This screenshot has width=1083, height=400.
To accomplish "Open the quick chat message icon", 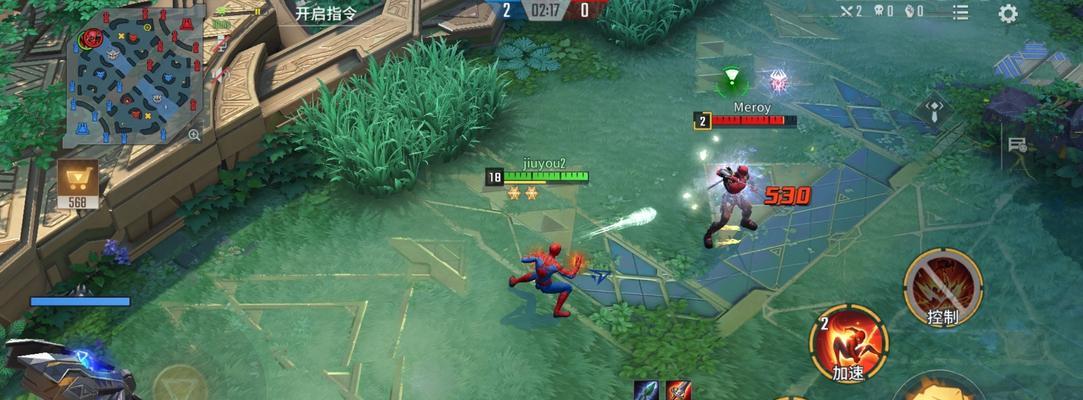I will pyautogui.click(x=1018, y=146).
